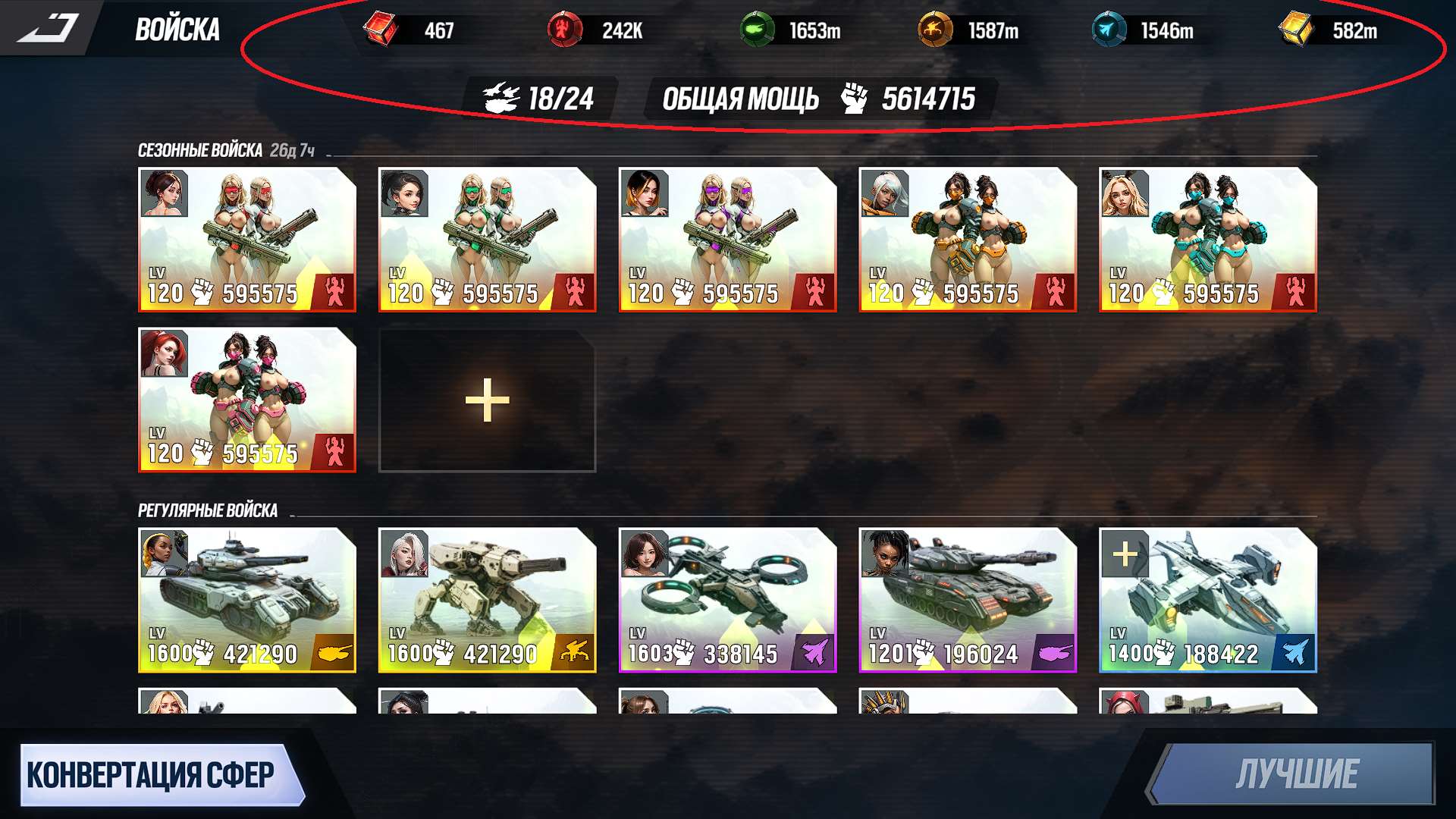The image size is (1456, 819).
Task: Tap the blue aircraft orb resource icon
Action: [x=1108, y=30]
